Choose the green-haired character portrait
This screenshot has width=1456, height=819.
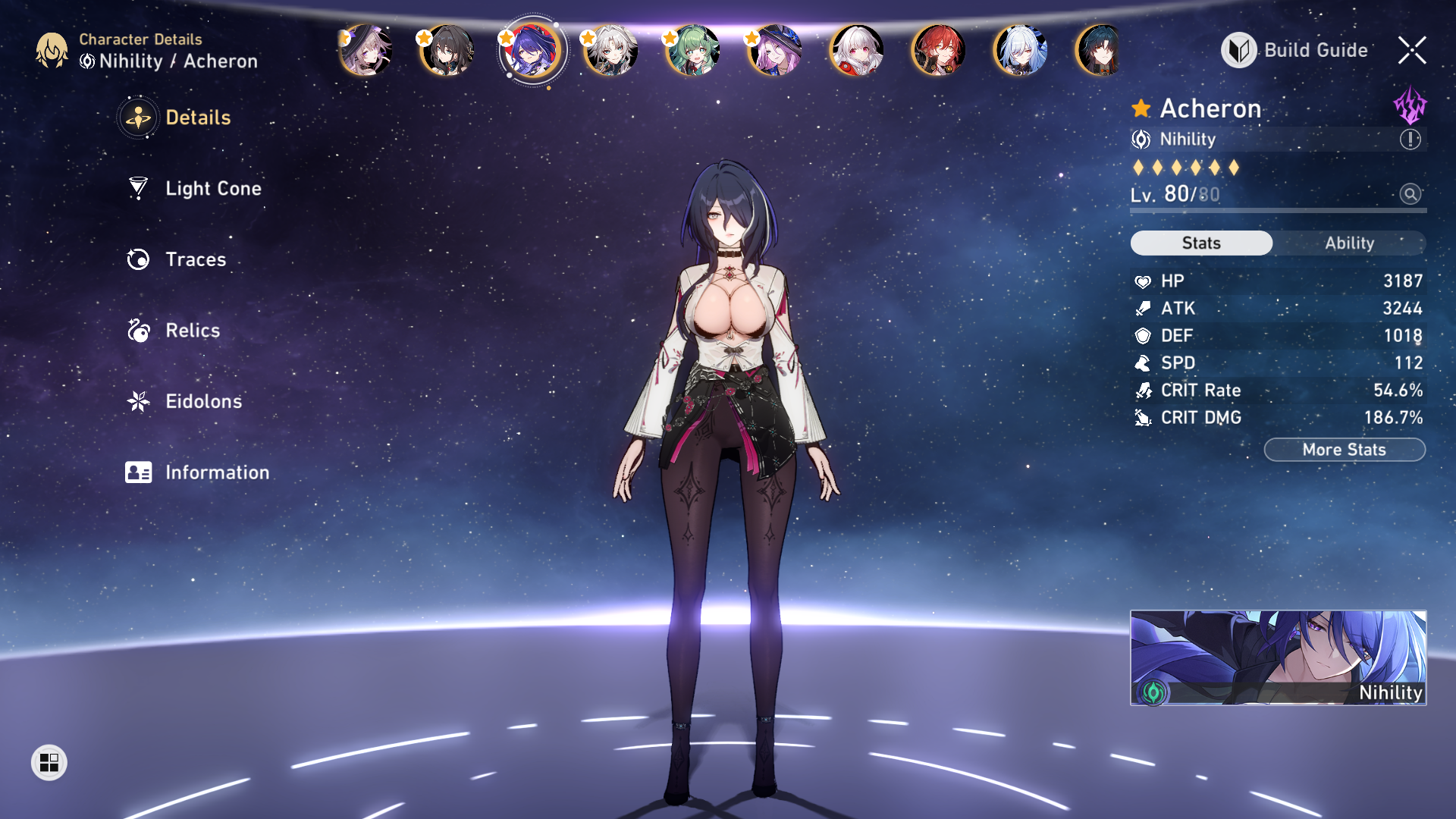tap(692, 51)
